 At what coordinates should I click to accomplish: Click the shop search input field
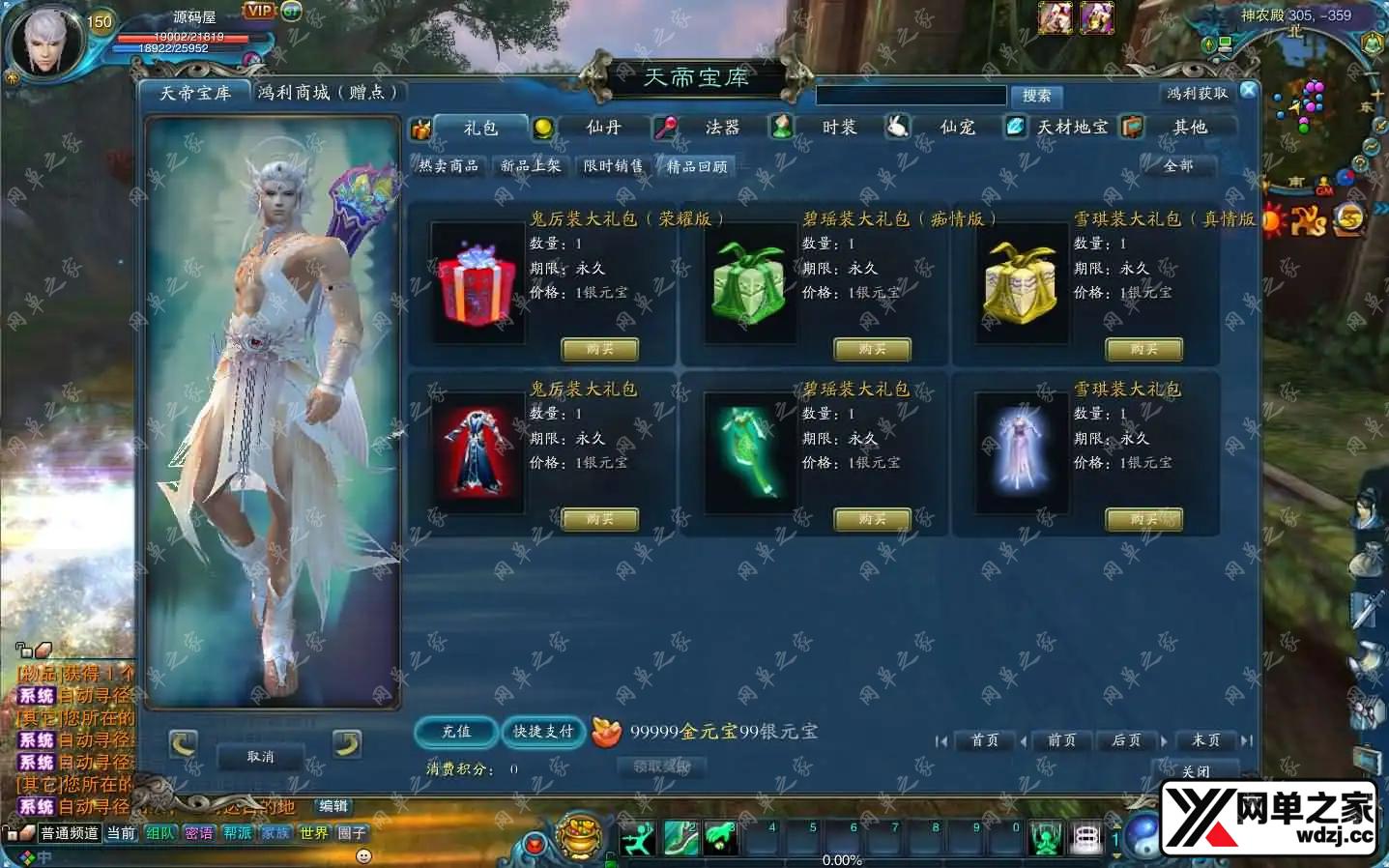(x=911, y=96)
